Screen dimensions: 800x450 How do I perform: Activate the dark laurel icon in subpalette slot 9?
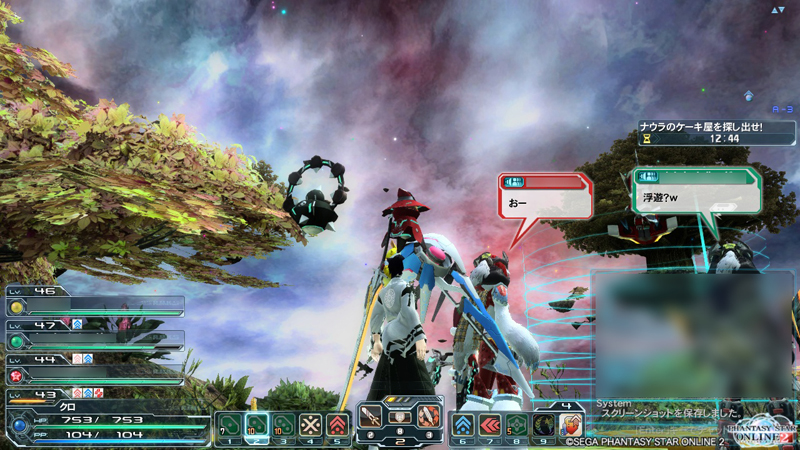pos(543,424)
